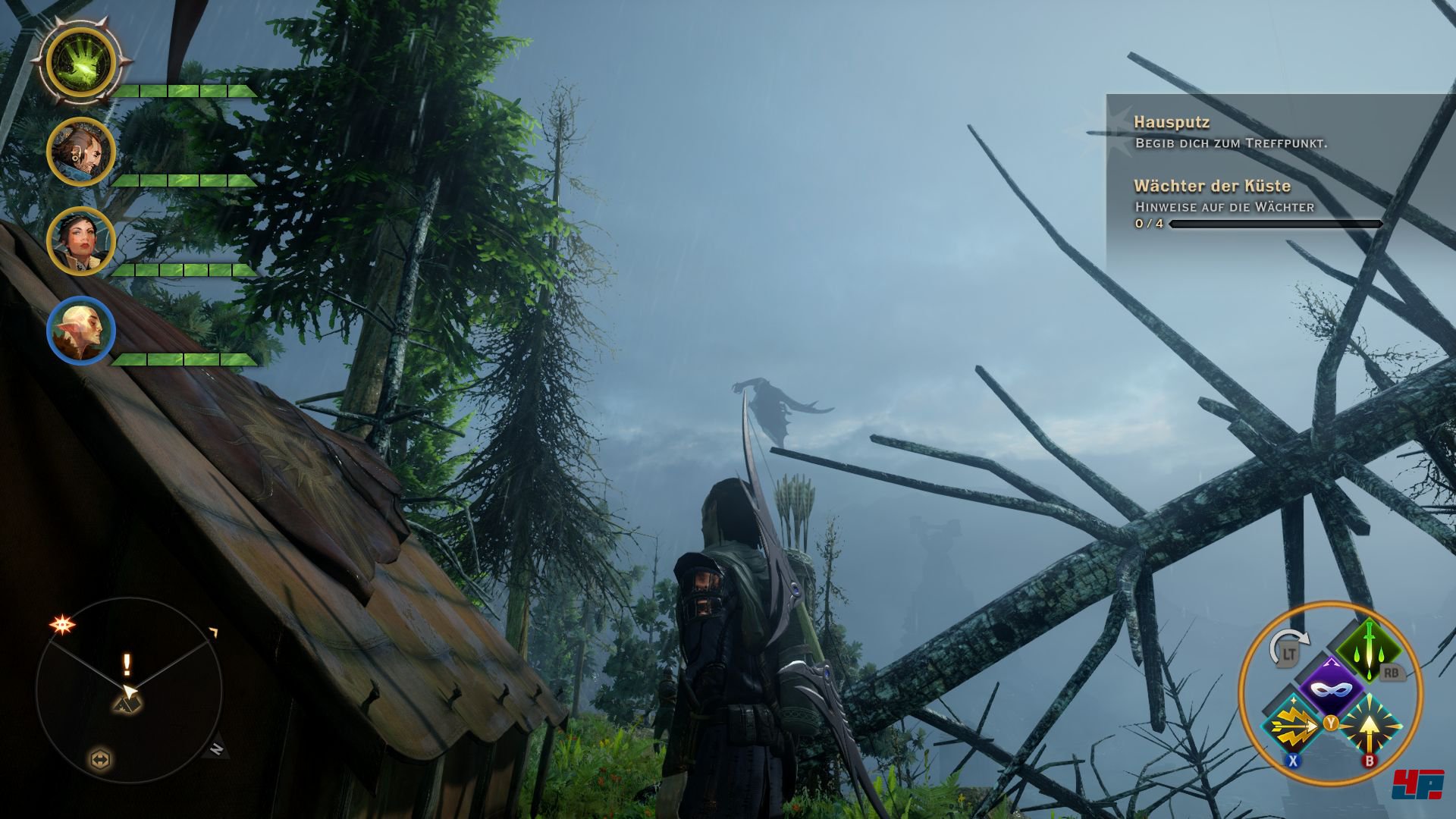Image resolution: width=1456 pixels, height=819 pixels.
Task: Click the red starburst marker on minimap
Action: [x=62, y=625]
